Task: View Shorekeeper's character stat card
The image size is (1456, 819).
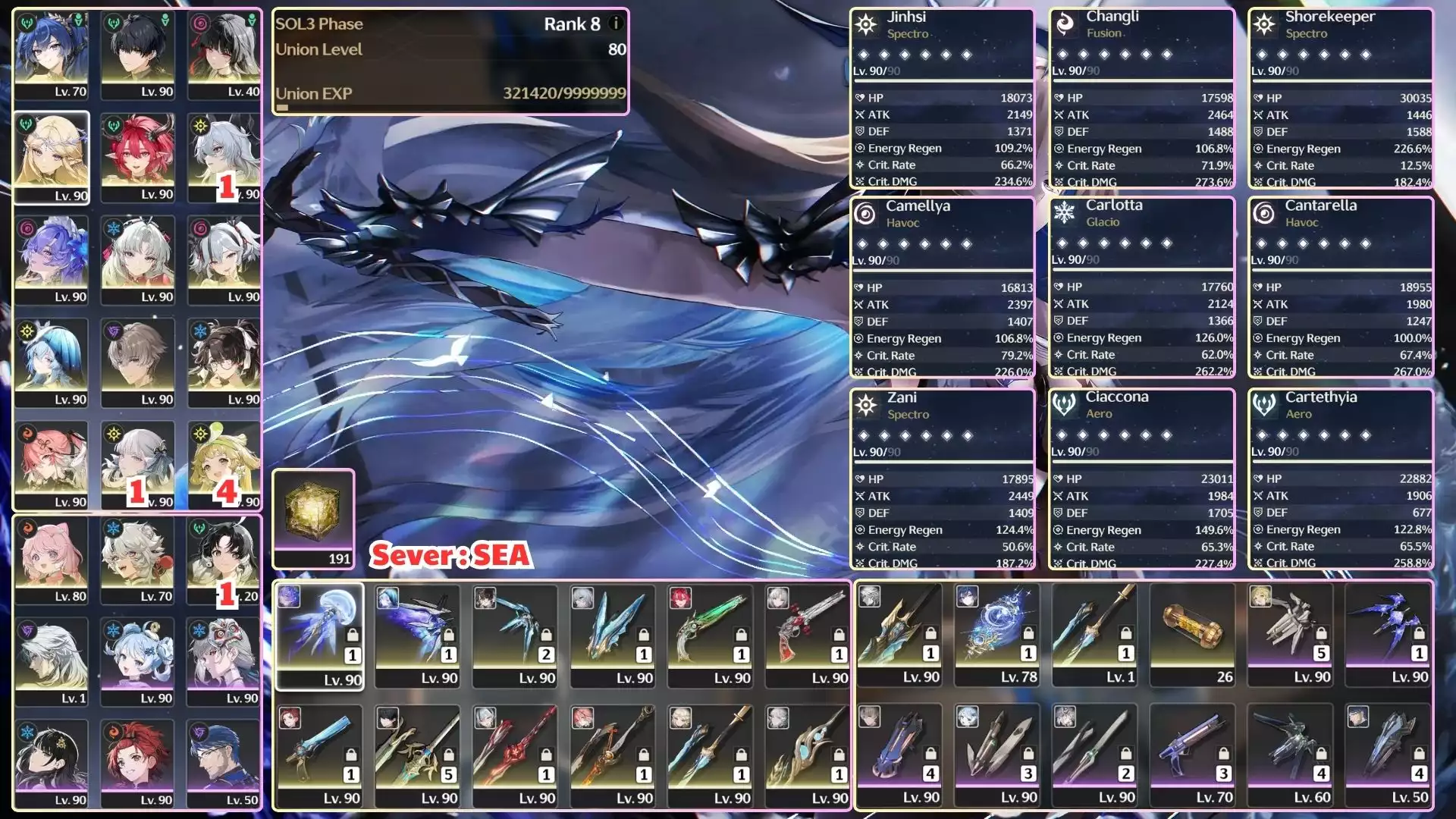Action: tap(1340, 99)
